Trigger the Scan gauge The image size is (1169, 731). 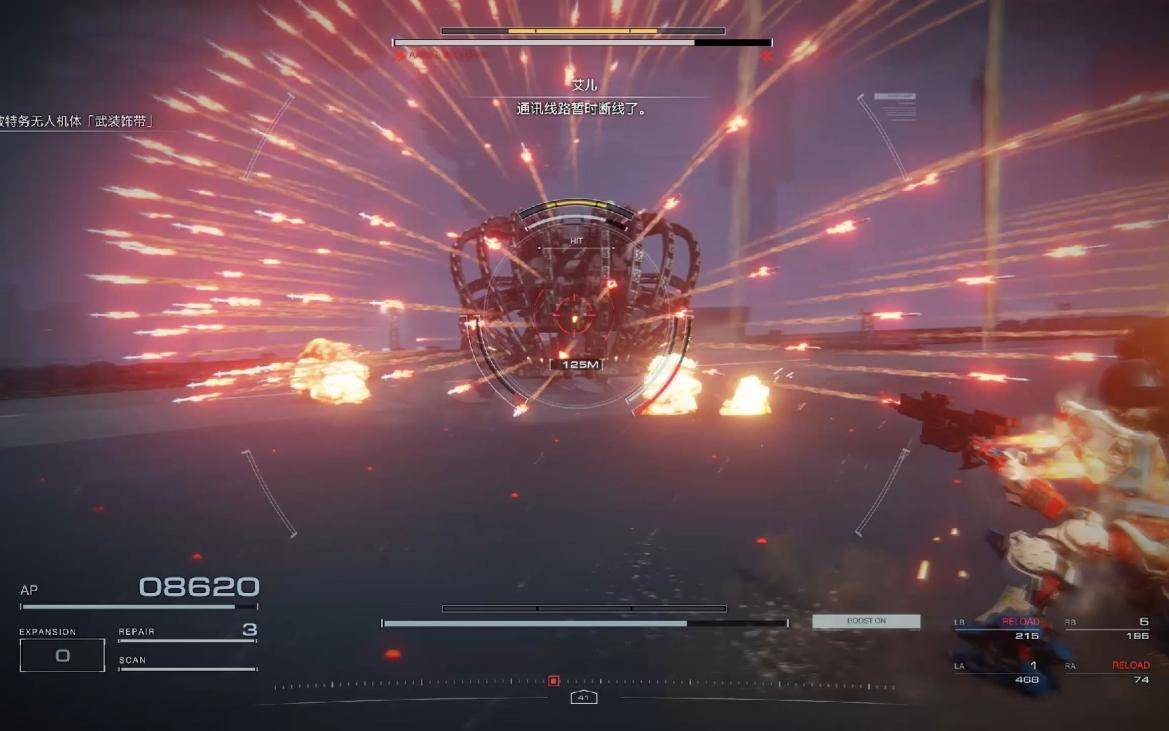pyautogui.click(x=187, y=664)
